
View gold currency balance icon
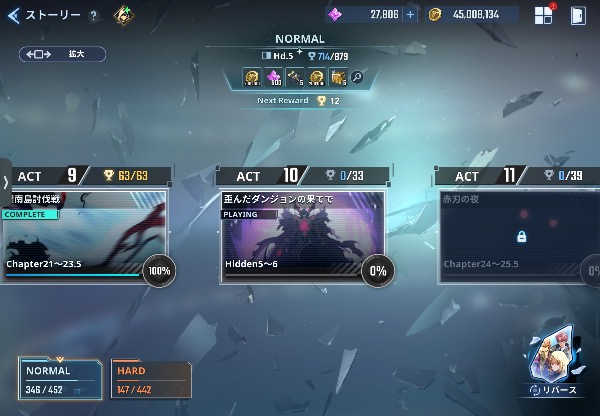click(435, 15)
